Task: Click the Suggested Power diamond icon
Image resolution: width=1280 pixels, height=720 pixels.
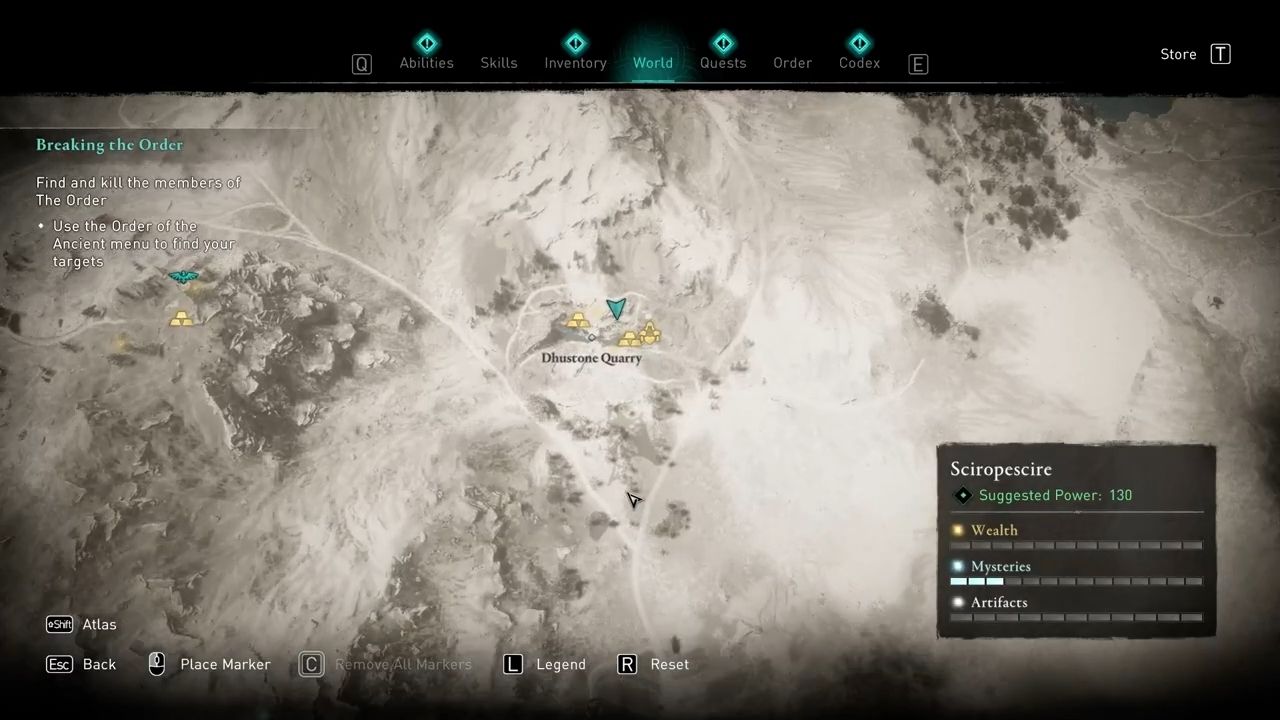Action: [x=963, y=495]
